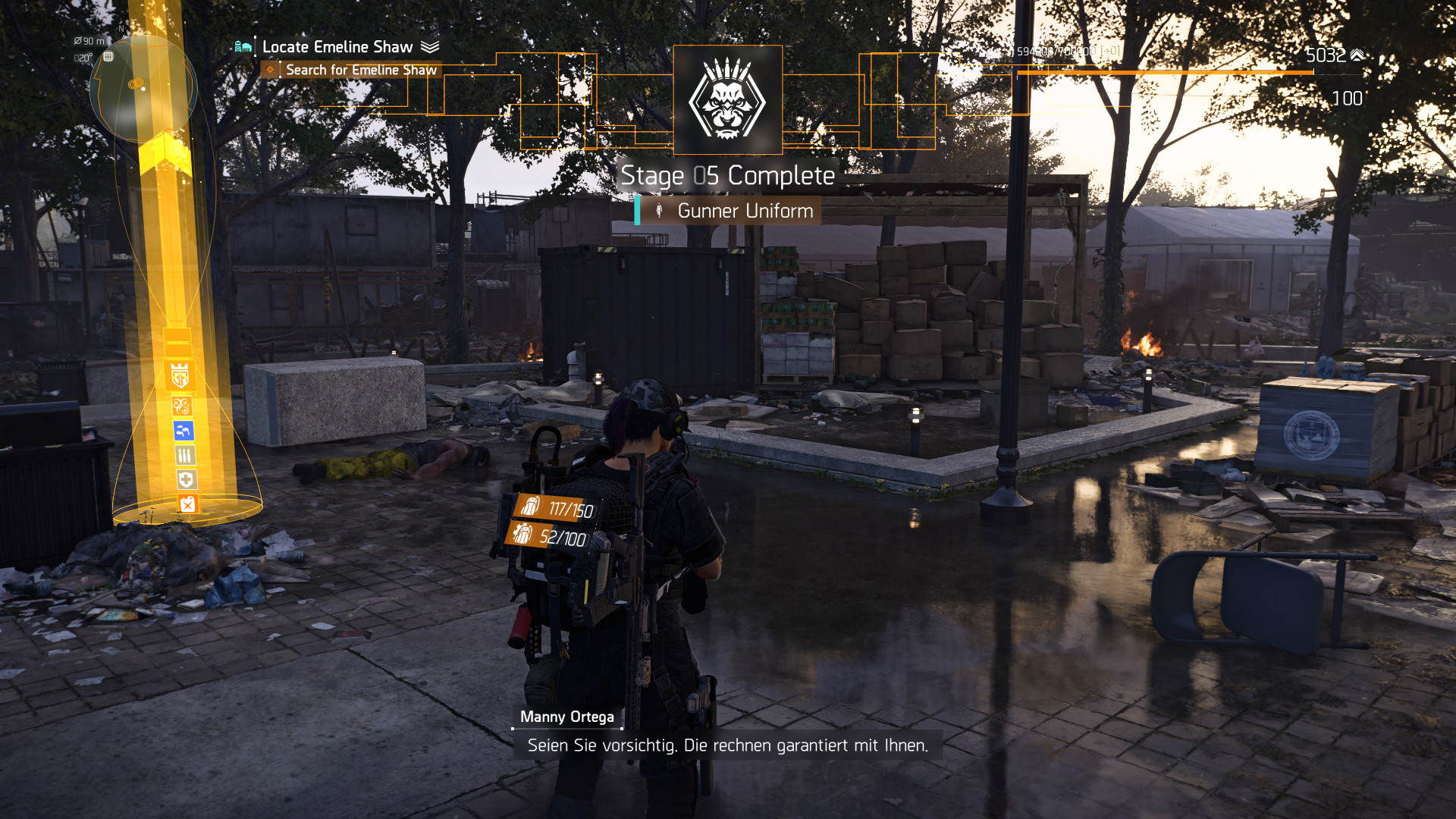Expand the Locate Emeline Shaw tracker via chevrons
Viewport: 1456px width, 819px height.
tap(428, 46)
